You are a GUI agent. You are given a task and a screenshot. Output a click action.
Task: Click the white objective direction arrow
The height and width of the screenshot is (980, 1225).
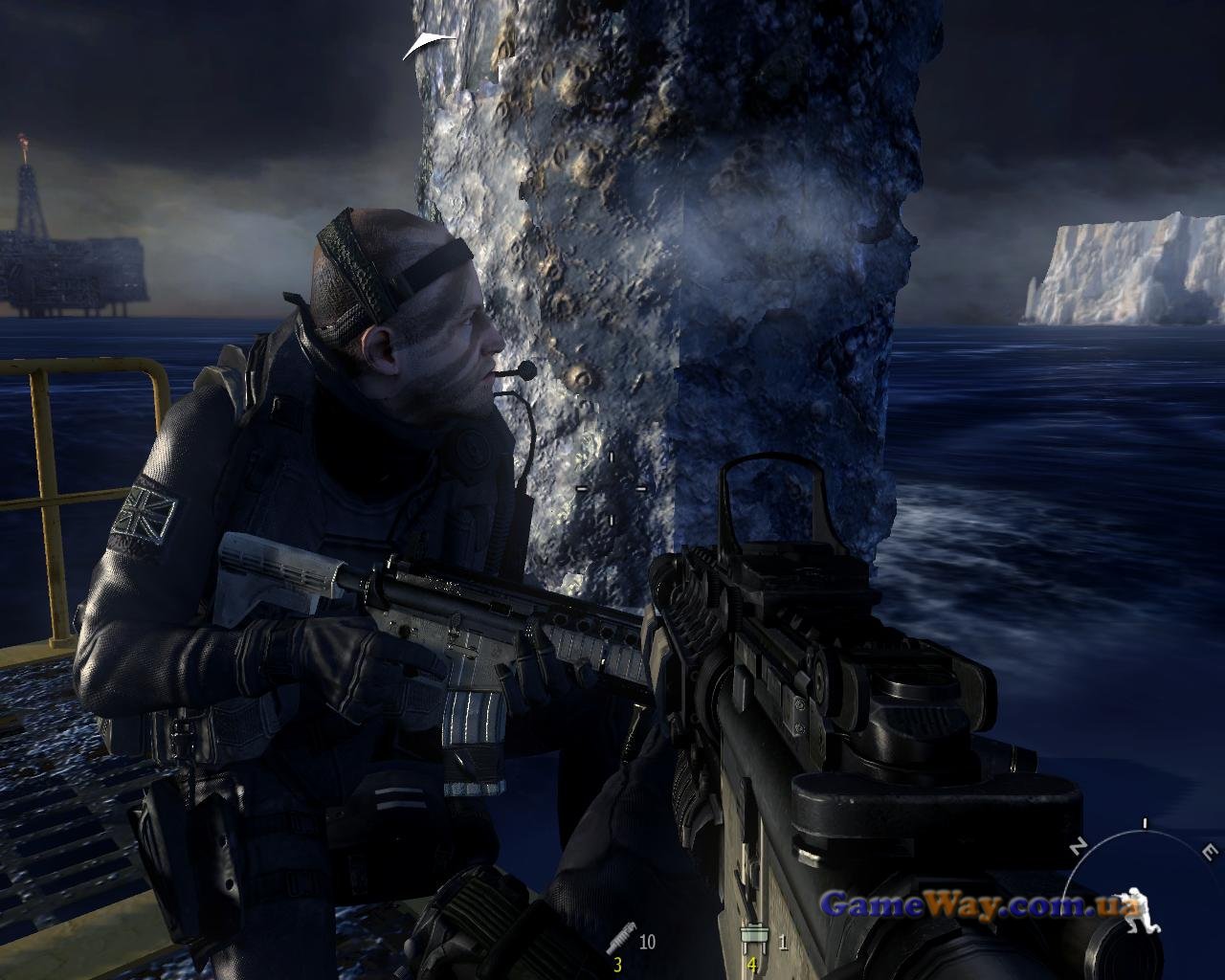click(428, 44)
